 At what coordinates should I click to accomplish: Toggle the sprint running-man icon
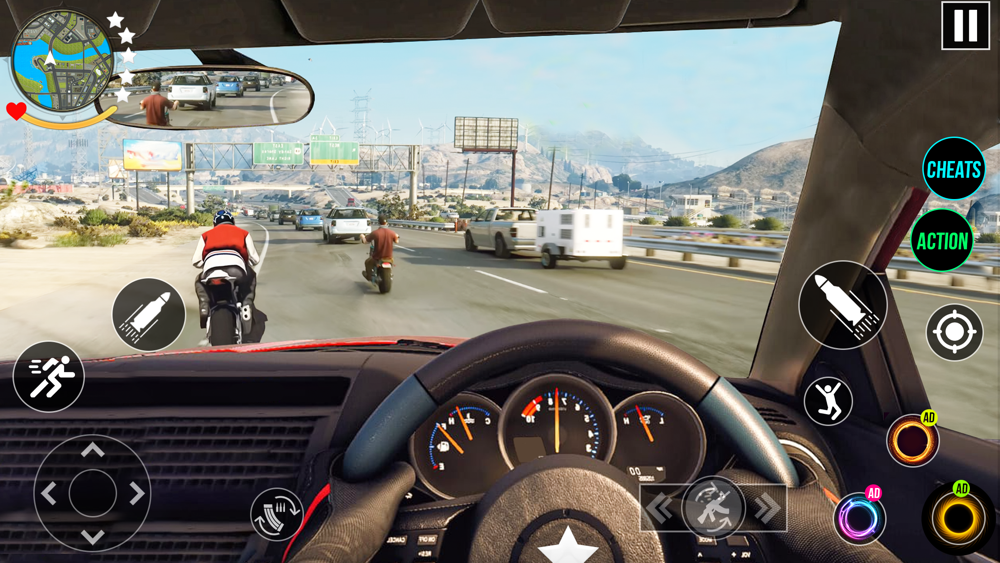(48, 377)
